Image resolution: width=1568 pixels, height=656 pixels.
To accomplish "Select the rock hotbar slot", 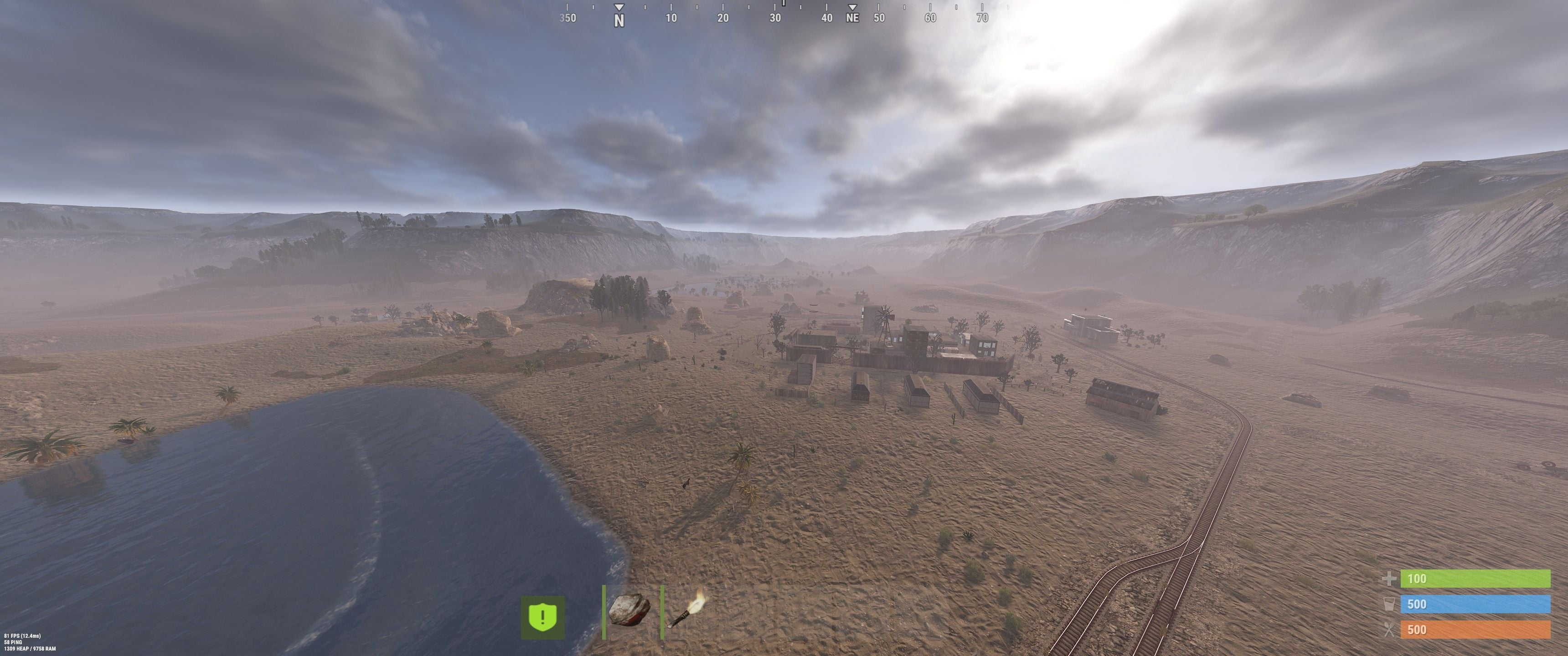I will 629,611.
